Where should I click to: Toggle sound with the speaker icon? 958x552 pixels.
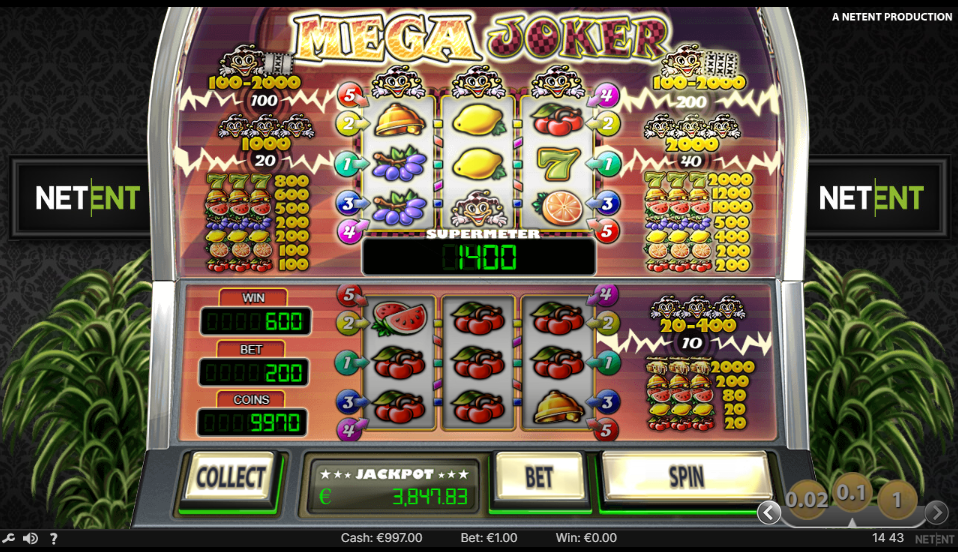coord(30,538)
